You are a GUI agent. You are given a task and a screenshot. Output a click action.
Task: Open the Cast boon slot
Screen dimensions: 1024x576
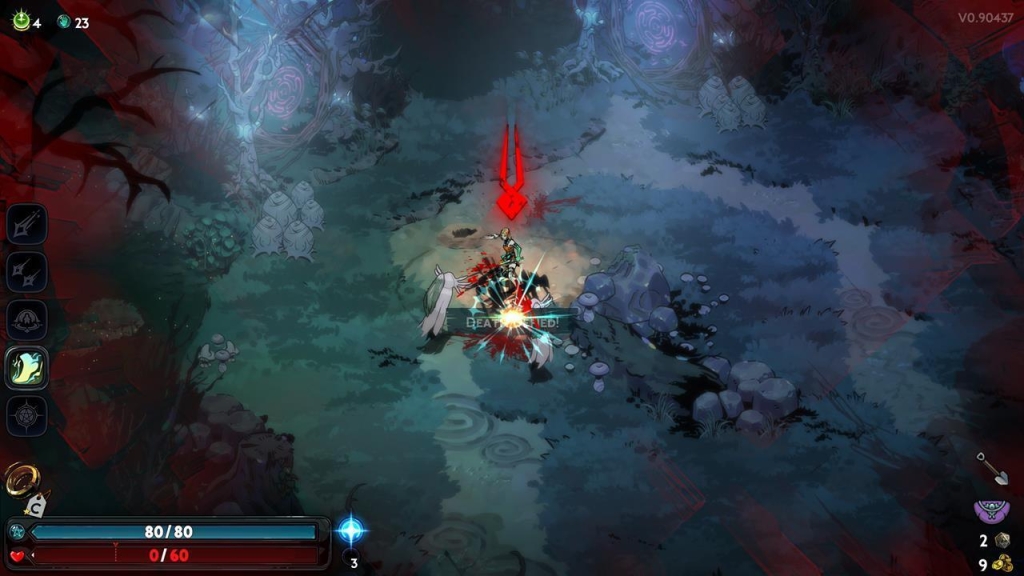pos(27,320)
